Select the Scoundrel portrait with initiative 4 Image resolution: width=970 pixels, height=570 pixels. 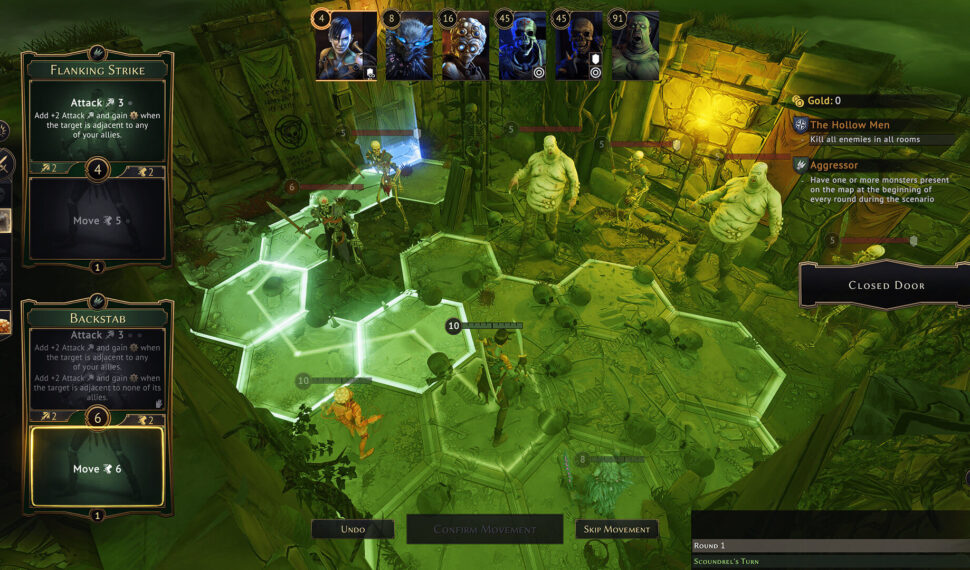coord(347,46)
